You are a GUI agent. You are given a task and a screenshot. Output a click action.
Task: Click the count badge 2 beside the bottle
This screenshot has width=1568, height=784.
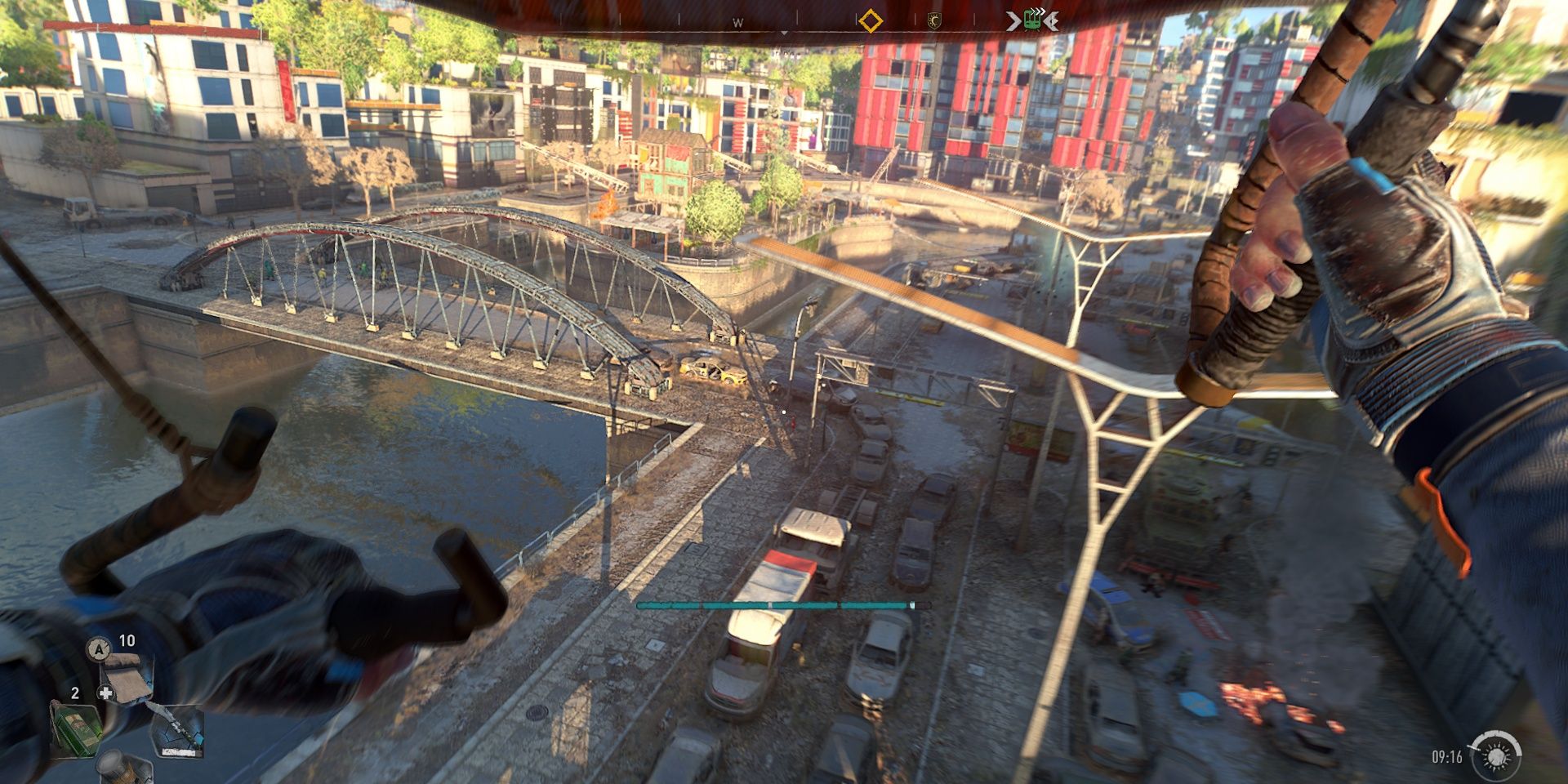[75, 693]
